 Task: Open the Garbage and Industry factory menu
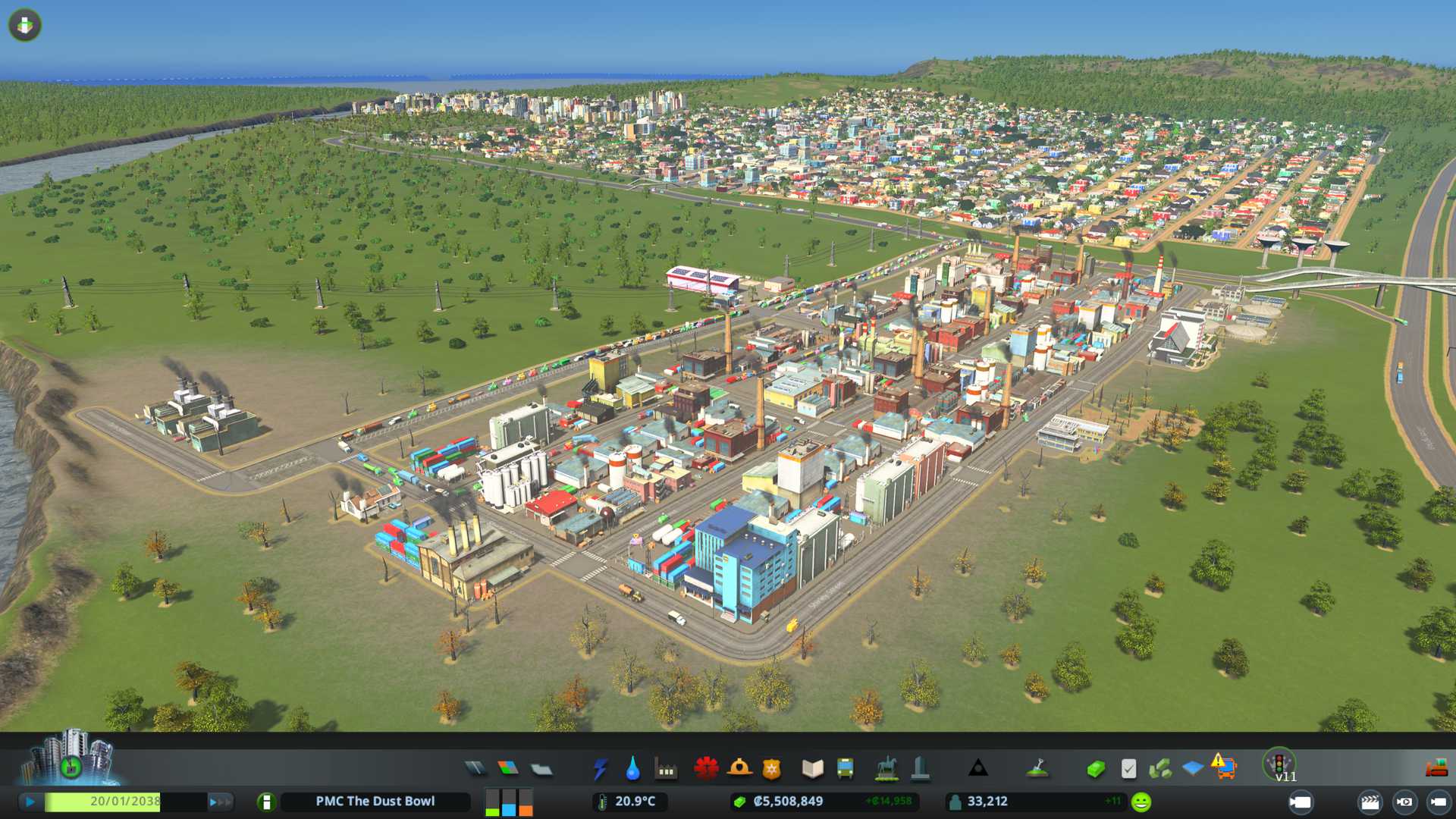pyautogui.click(x=666, y=769)
